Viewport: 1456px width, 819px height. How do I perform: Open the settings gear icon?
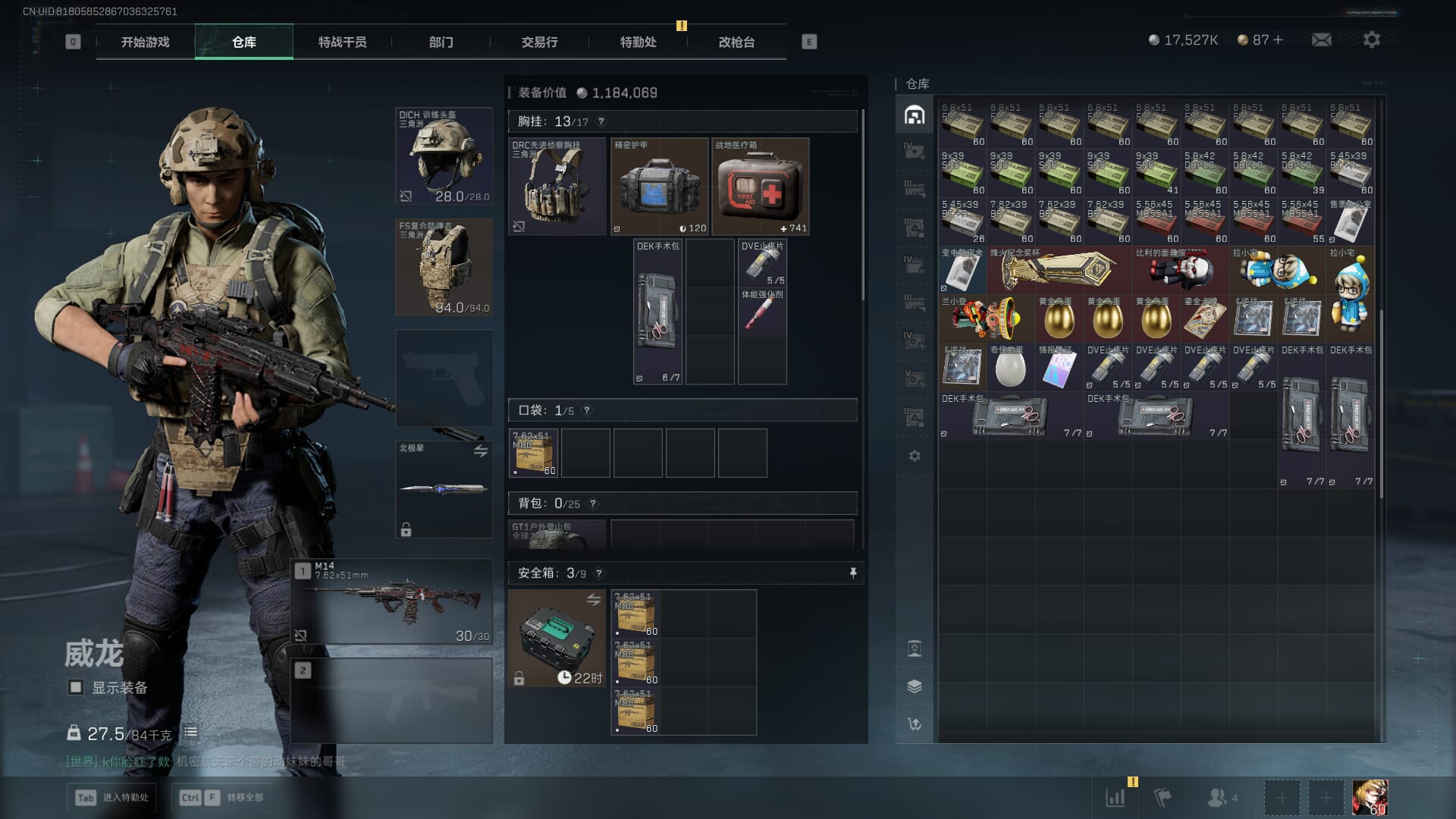[x=1371, y=40]
